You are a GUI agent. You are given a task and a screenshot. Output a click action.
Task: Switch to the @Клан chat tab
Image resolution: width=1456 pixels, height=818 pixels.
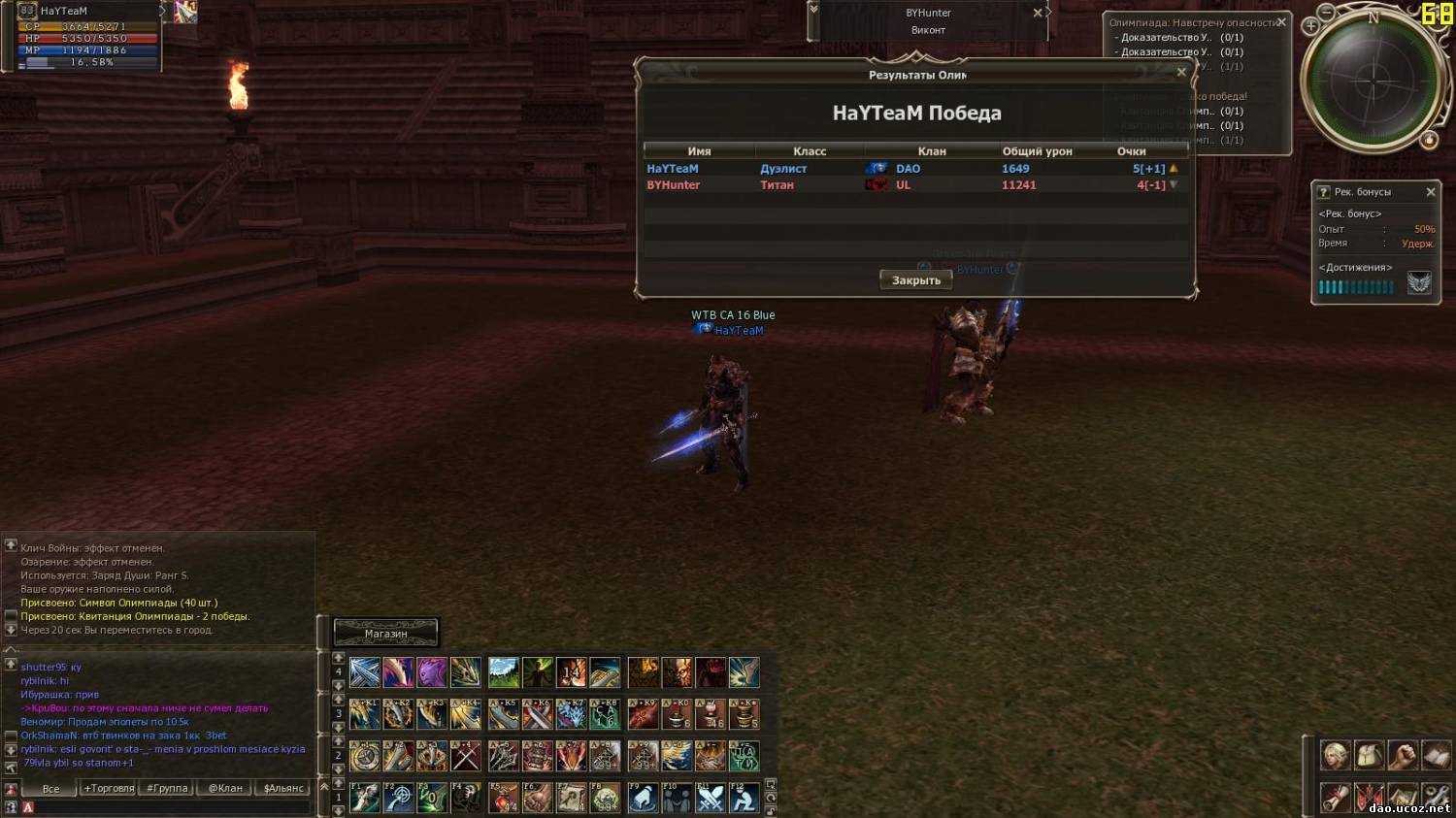click(x=225, y=788)
